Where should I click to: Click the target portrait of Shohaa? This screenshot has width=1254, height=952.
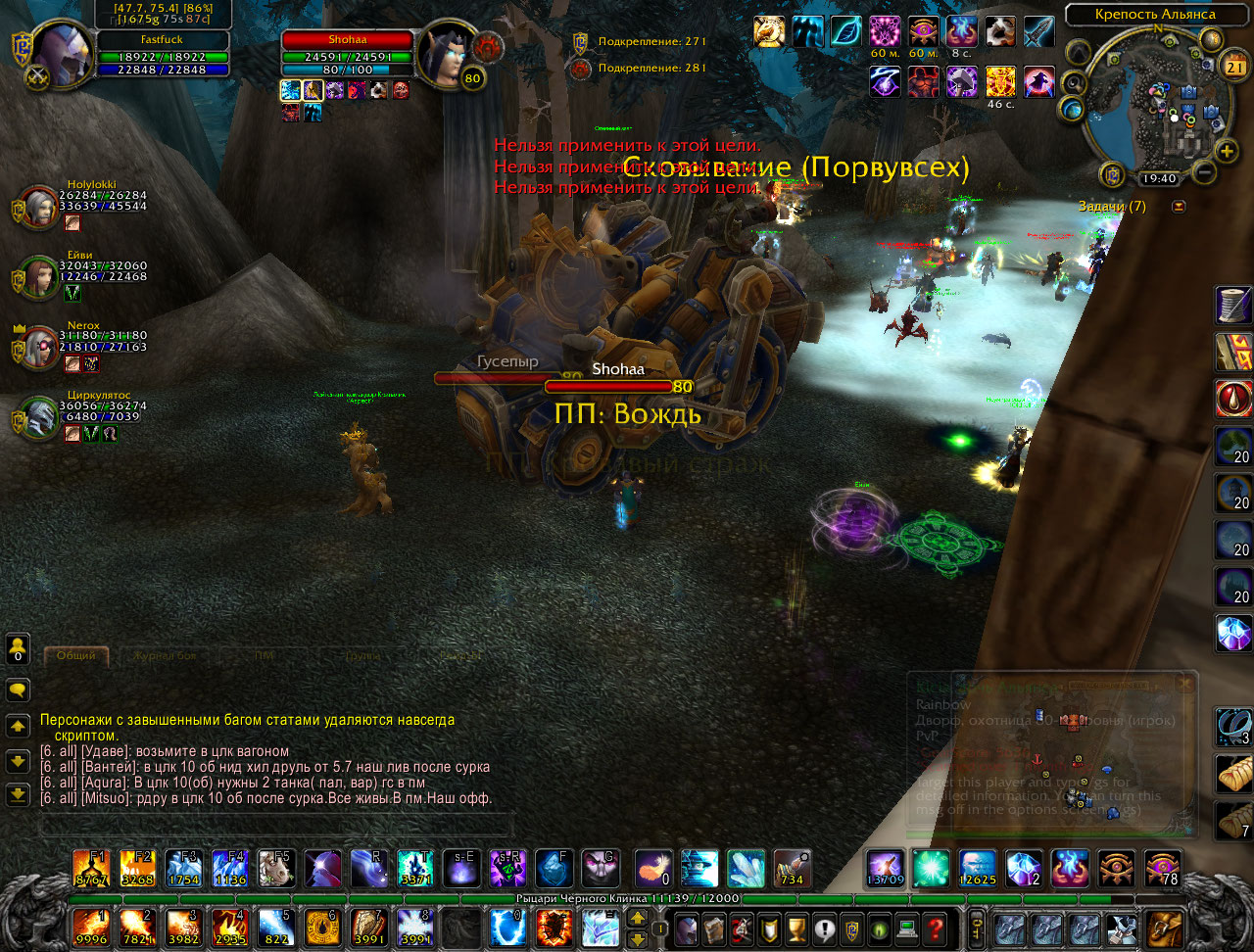click(x=447, y=53)
